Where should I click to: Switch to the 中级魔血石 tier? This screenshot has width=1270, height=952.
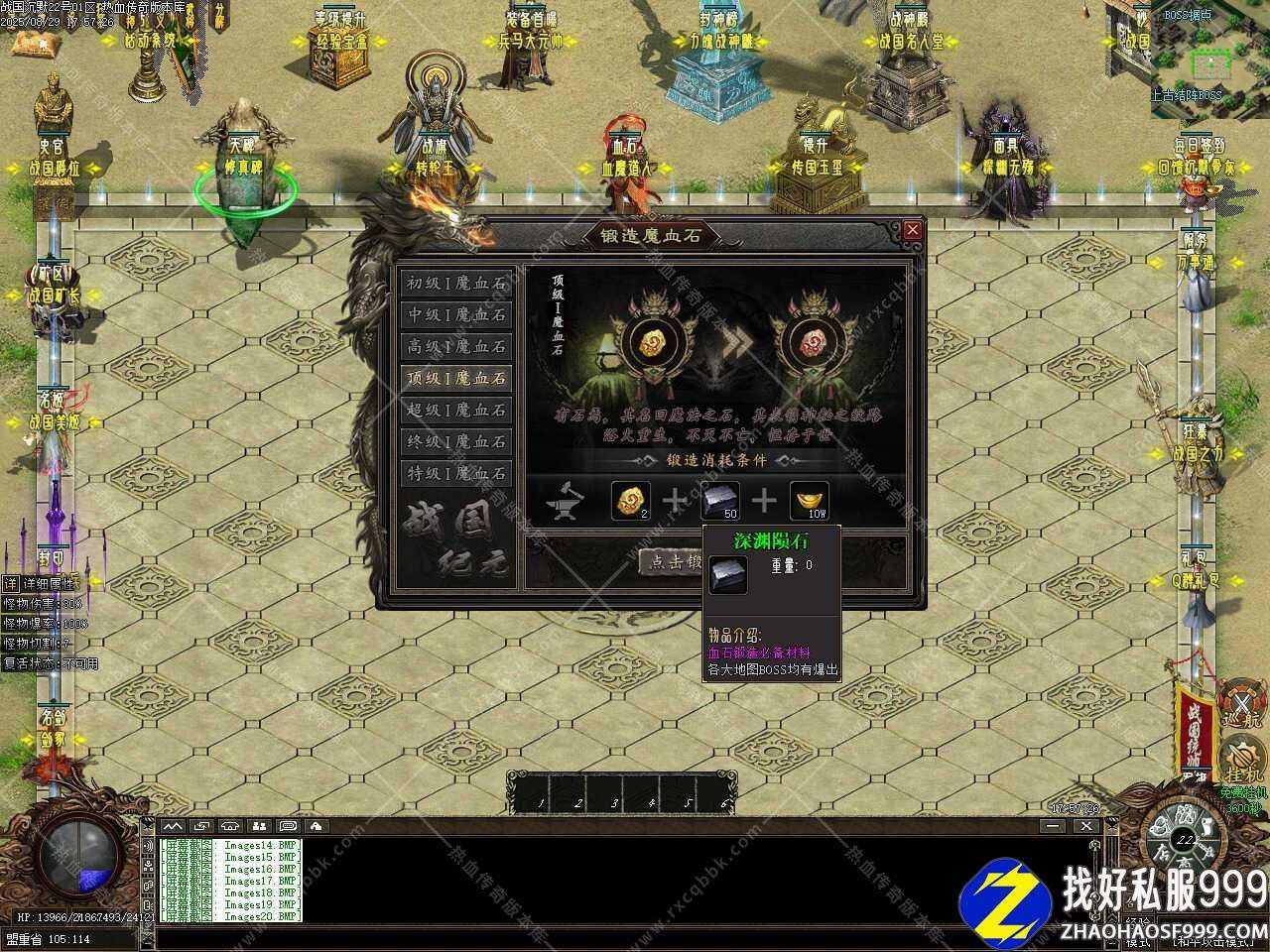pyautogui.click(x=455, y=314)
